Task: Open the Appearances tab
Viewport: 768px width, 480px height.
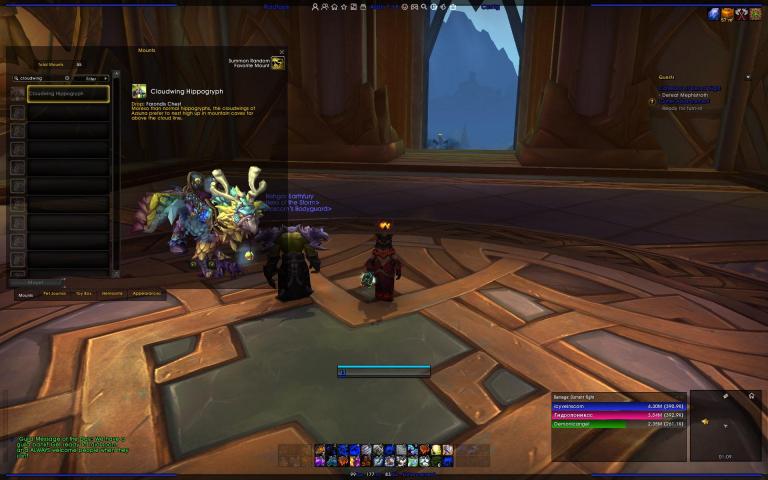Action: point(146,294)
